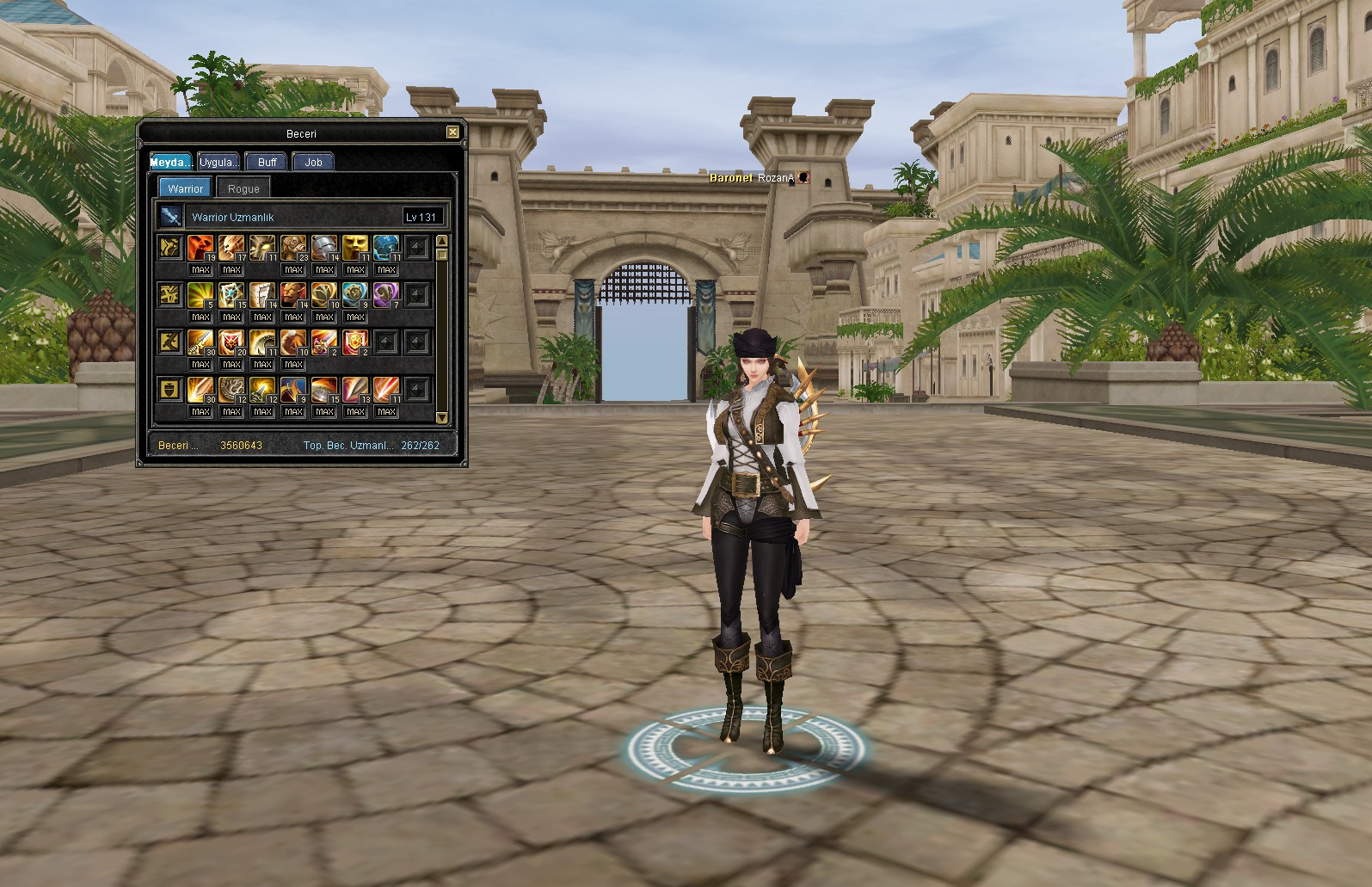This screenshot has width=1372, height=887.
Task: Activate the blue helmet skill
Action: [386, 248]
